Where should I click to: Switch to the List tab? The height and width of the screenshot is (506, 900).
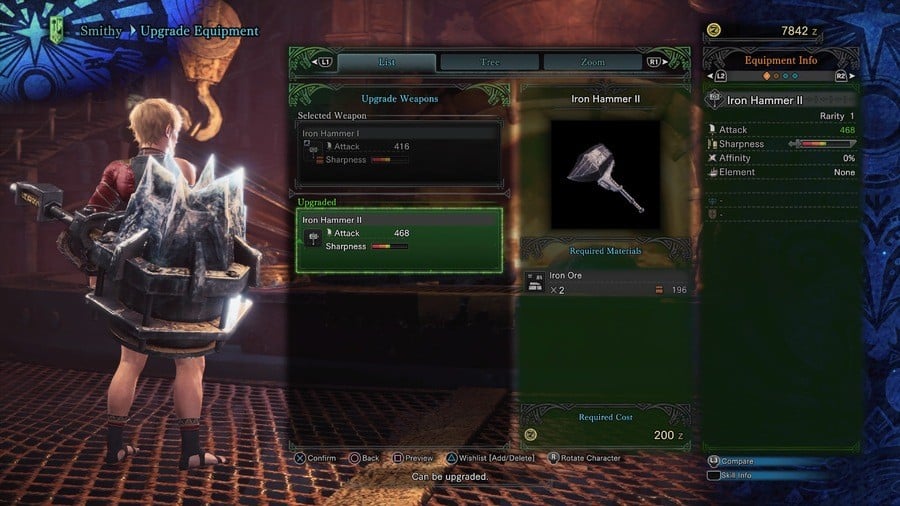click(x=387, y=62)
